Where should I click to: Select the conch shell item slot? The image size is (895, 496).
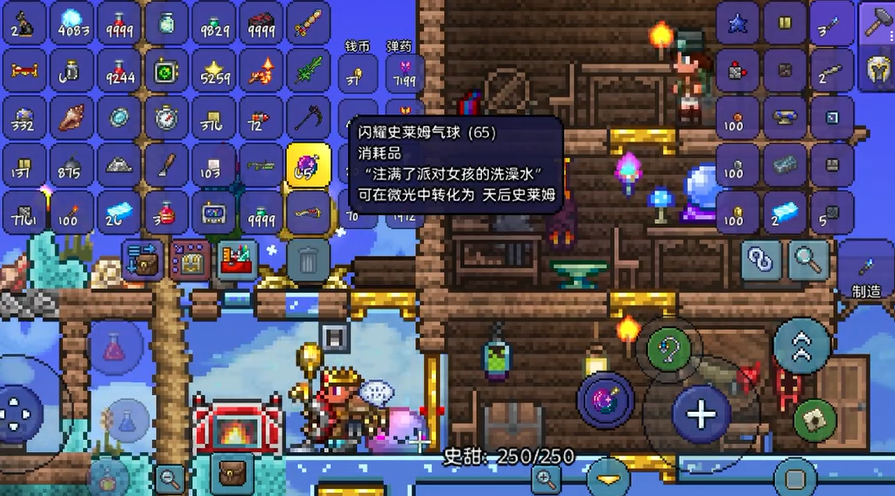72,117
